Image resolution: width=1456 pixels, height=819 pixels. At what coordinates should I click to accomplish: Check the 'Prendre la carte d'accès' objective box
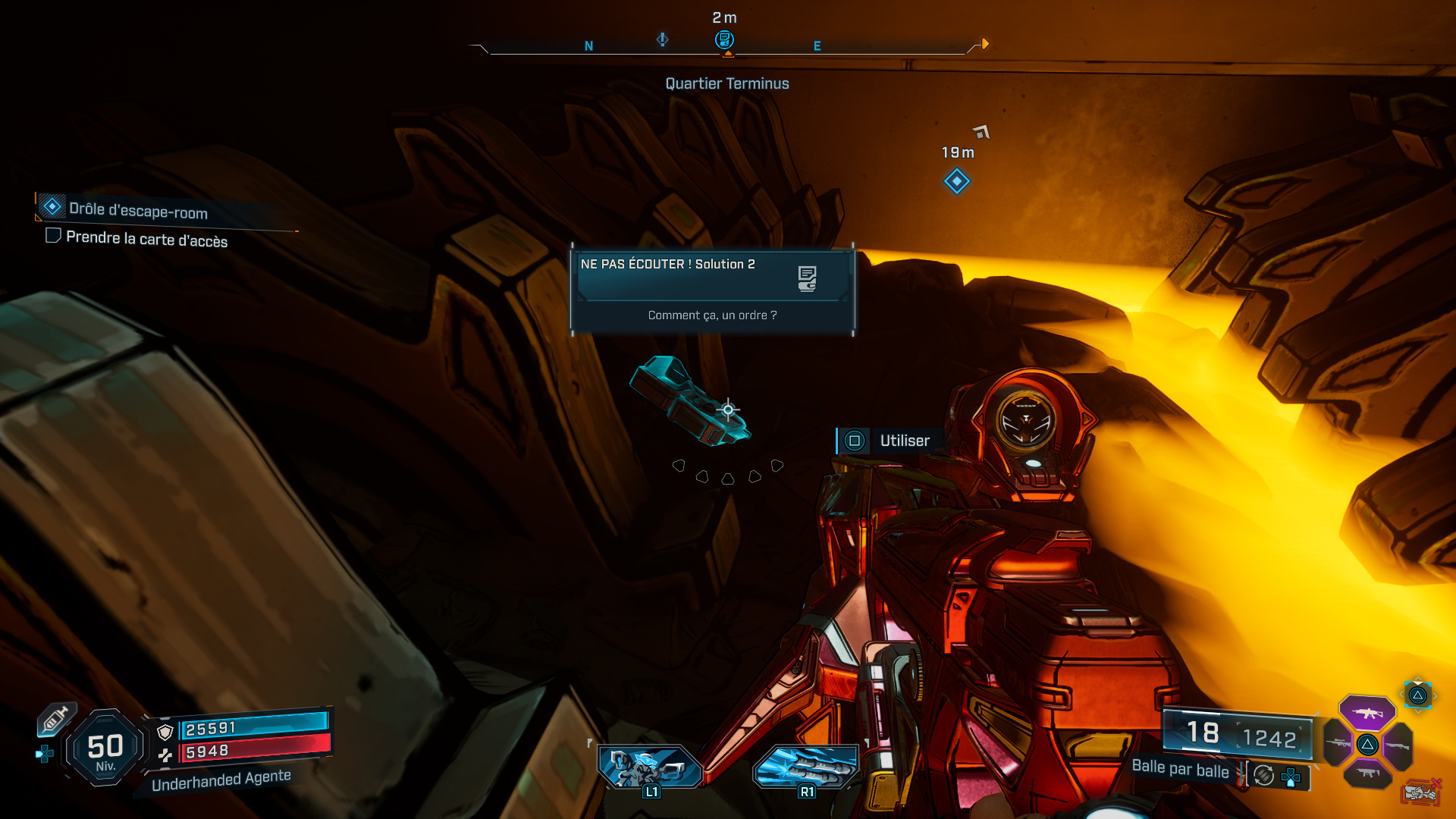(52, 236)
